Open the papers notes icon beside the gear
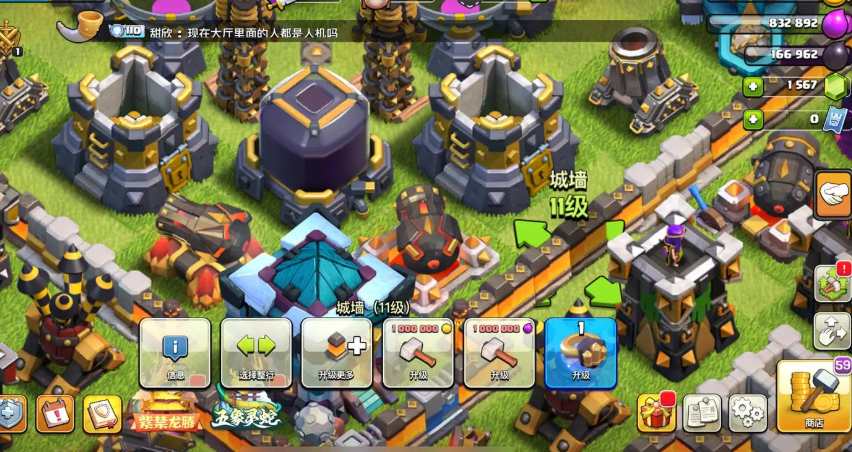Screen dimensions: 852x452 point(702,412)
